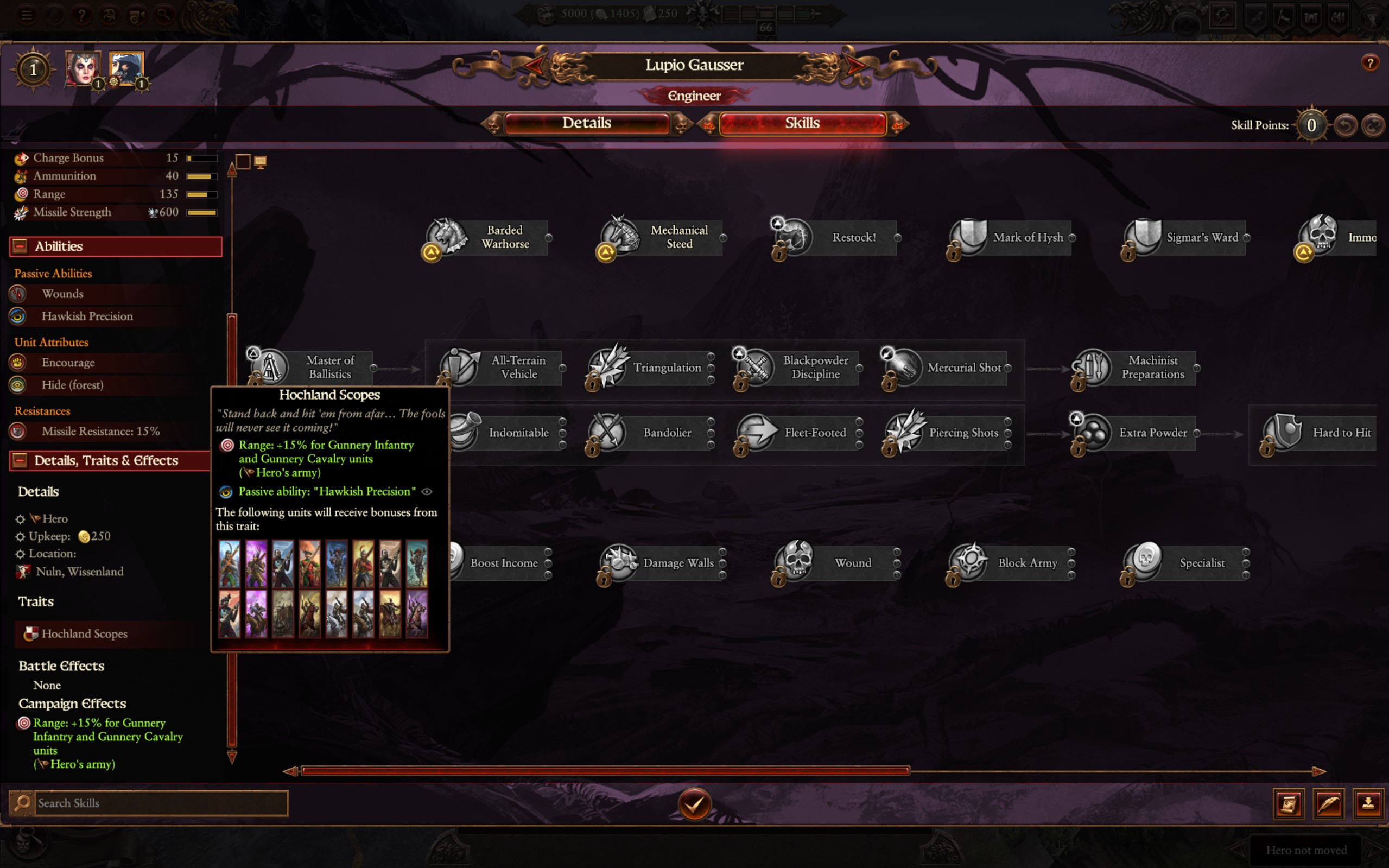Open the Skills tab

click(x=802, y=123)
